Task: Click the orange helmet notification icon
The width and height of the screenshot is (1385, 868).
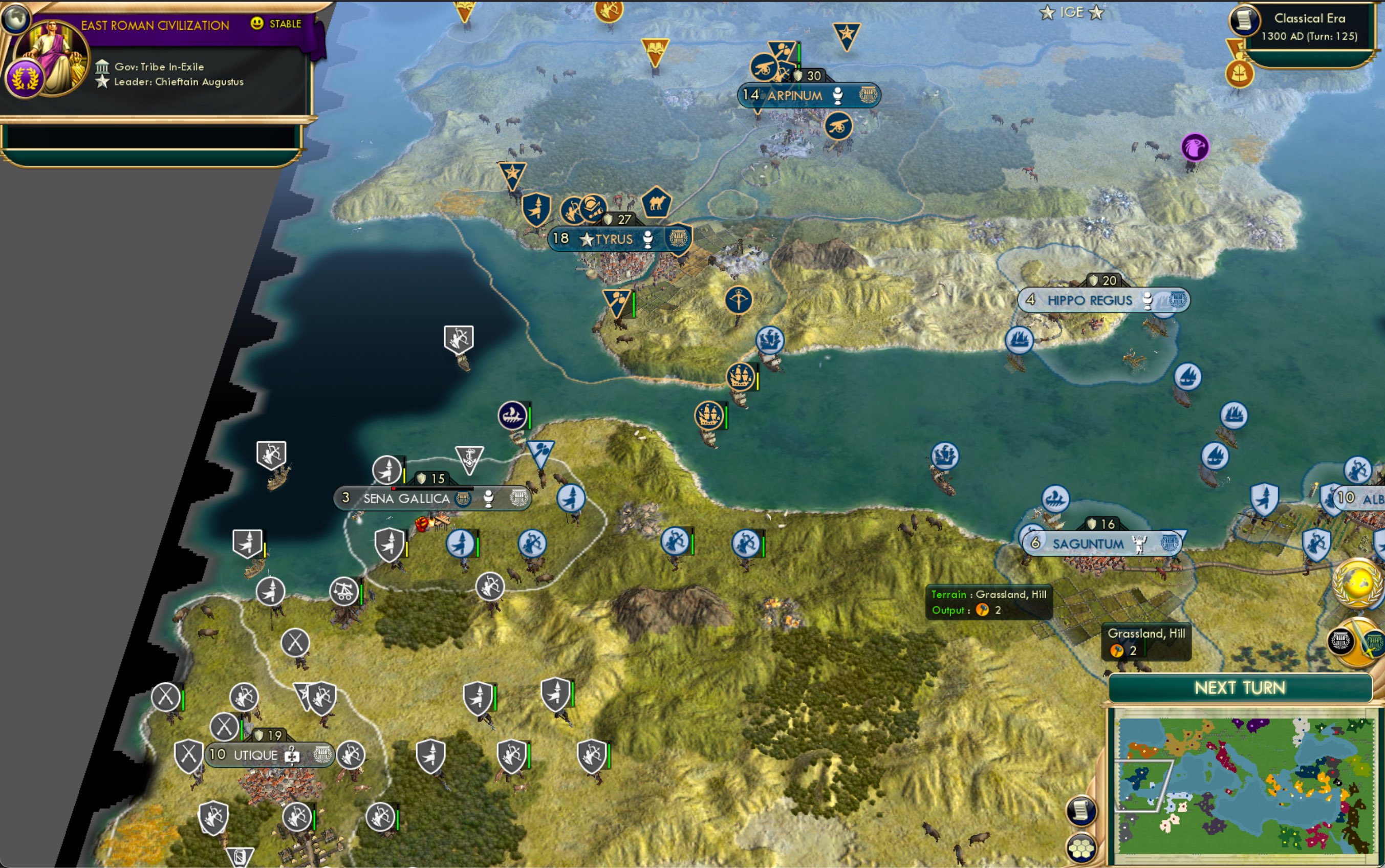Action: coord(1239,74)
